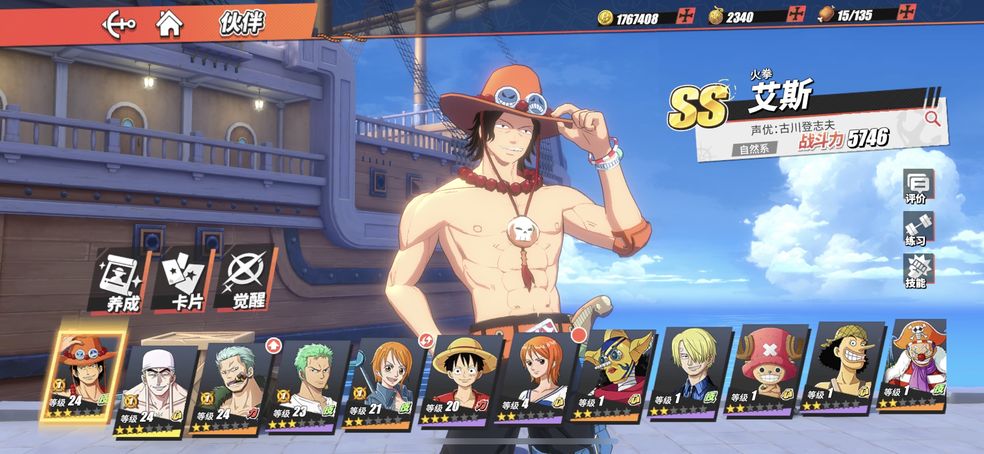
Task: Add more golden fruit currency
Action: click(796, 15)
